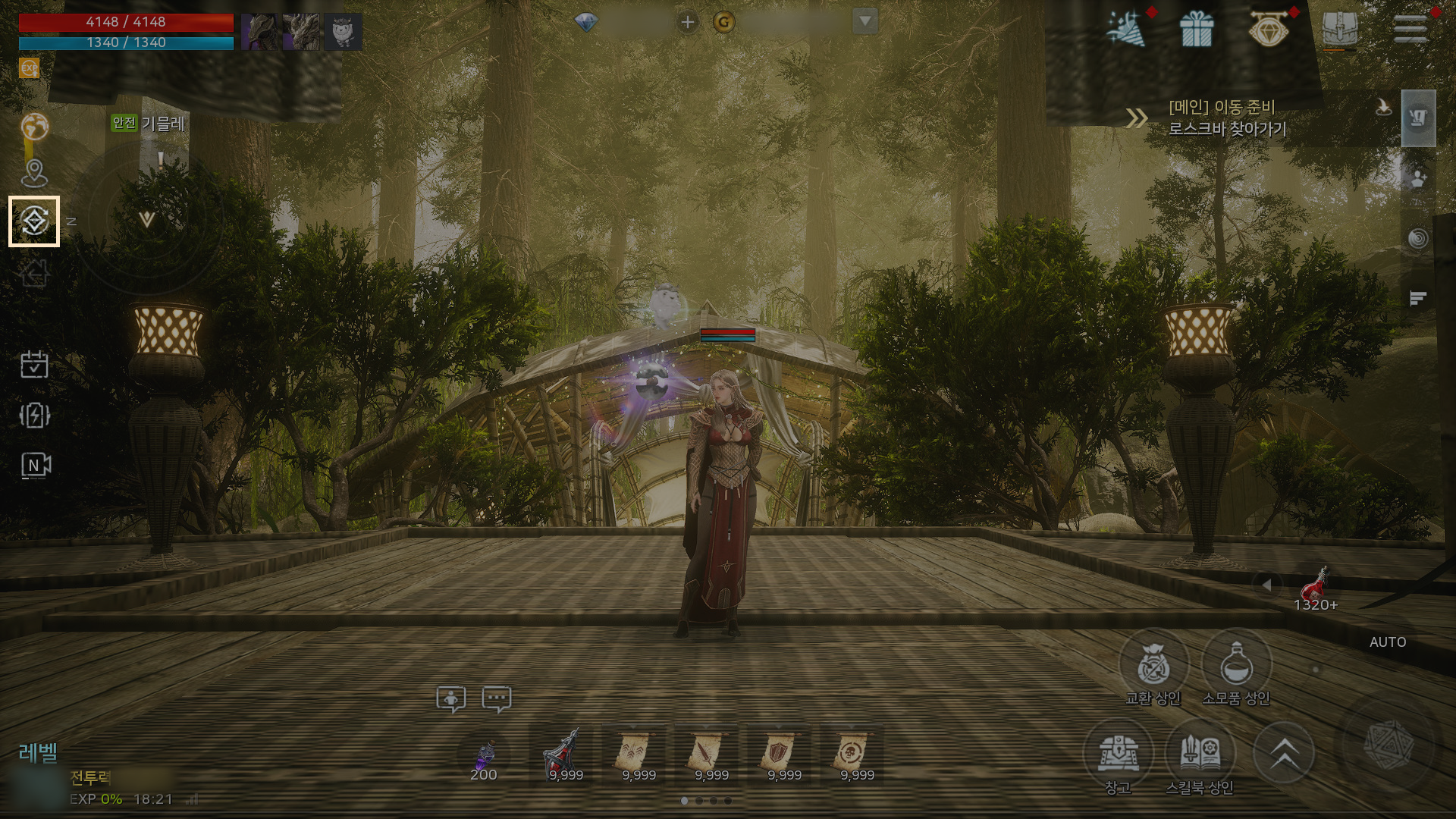
Task: Use the purple potion with 200 count
Action: [x=484, y=757]
